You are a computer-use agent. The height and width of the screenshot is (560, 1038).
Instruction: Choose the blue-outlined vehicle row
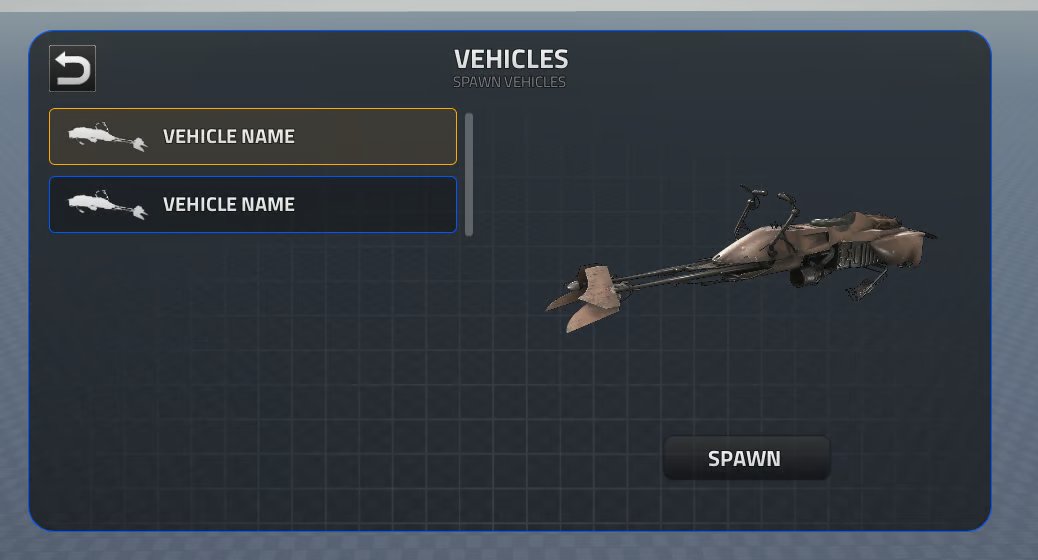tap(253, 204)
